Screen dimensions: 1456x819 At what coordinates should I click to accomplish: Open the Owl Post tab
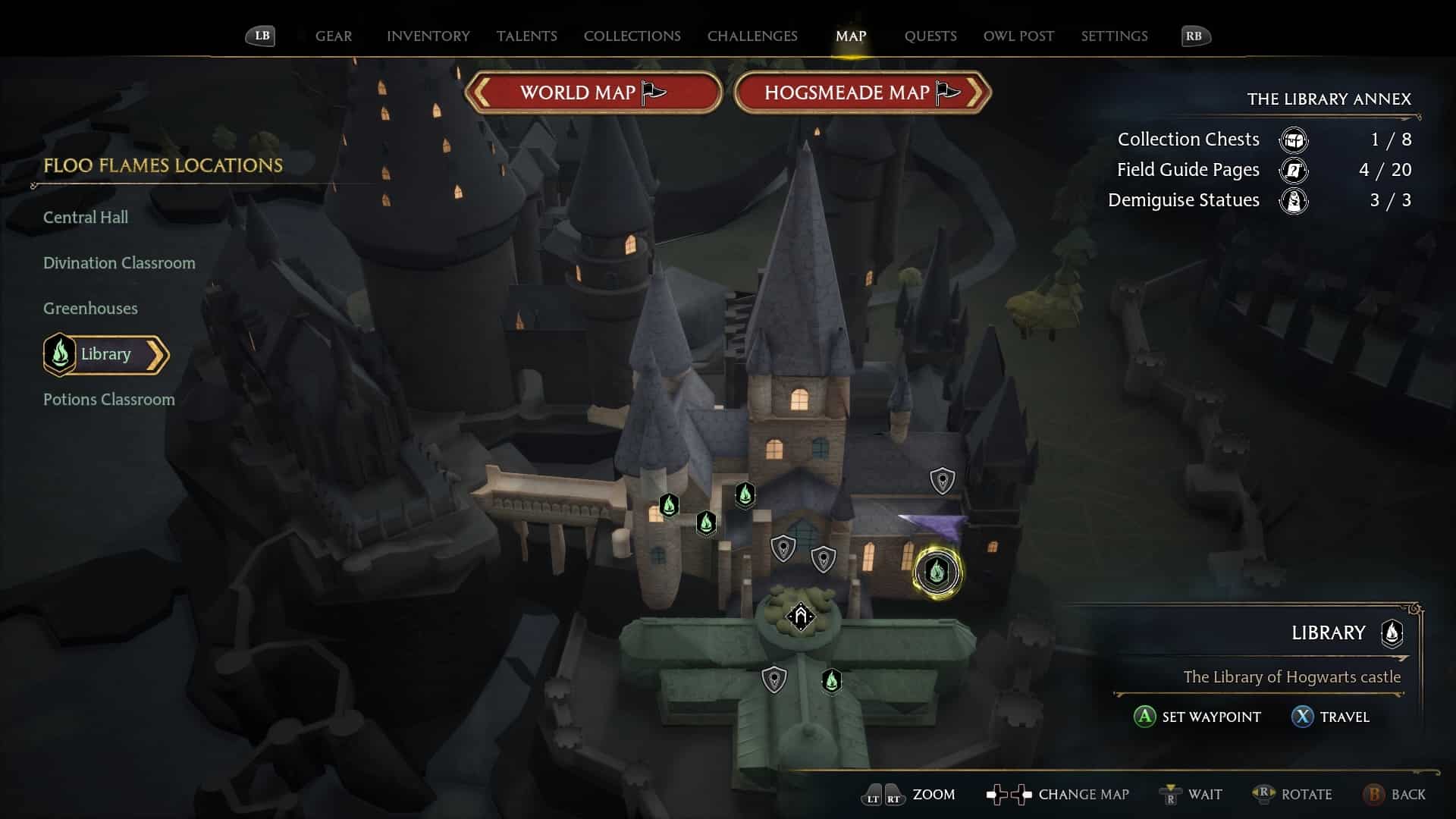click(x=1018, y=36)
